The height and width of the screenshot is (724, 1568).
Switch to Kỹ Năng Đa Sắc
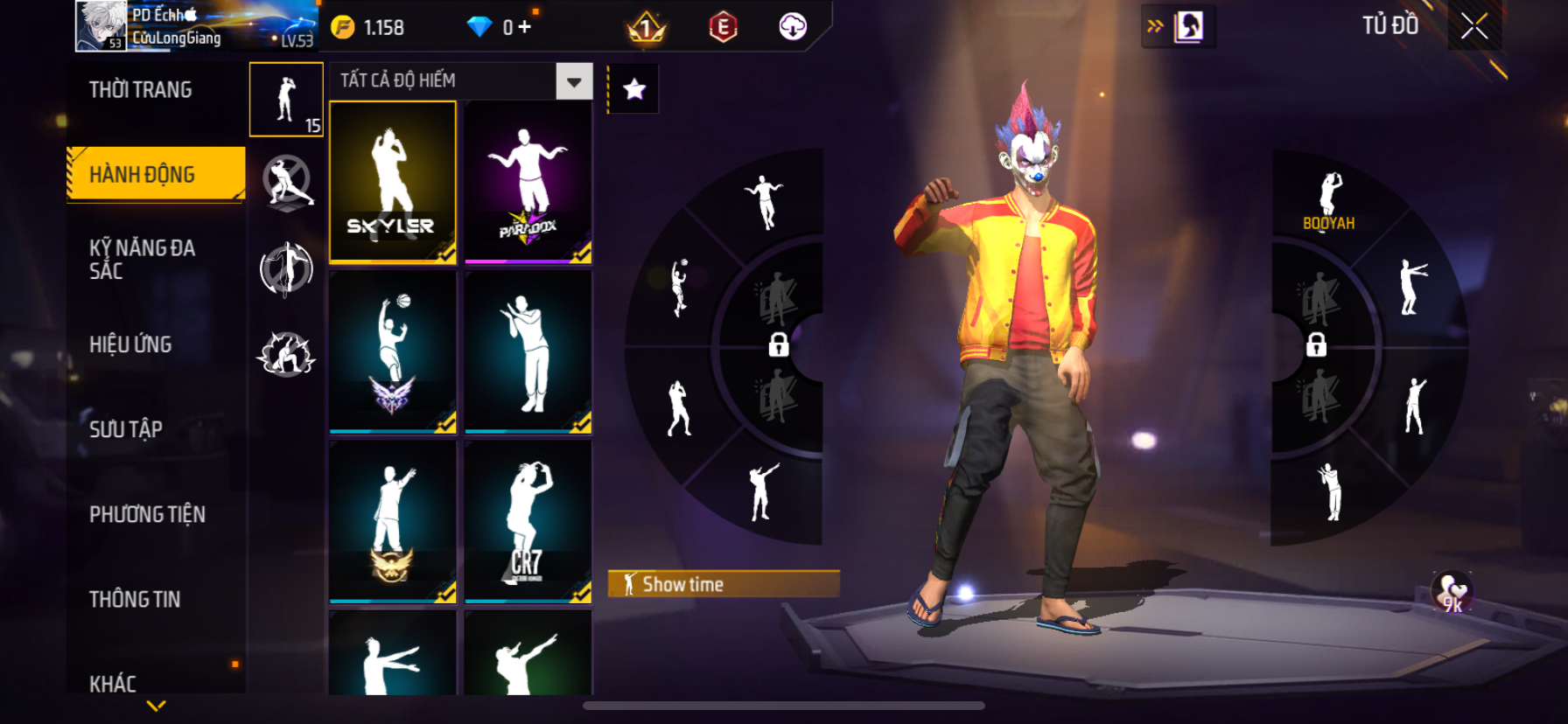tap(143, 259)
